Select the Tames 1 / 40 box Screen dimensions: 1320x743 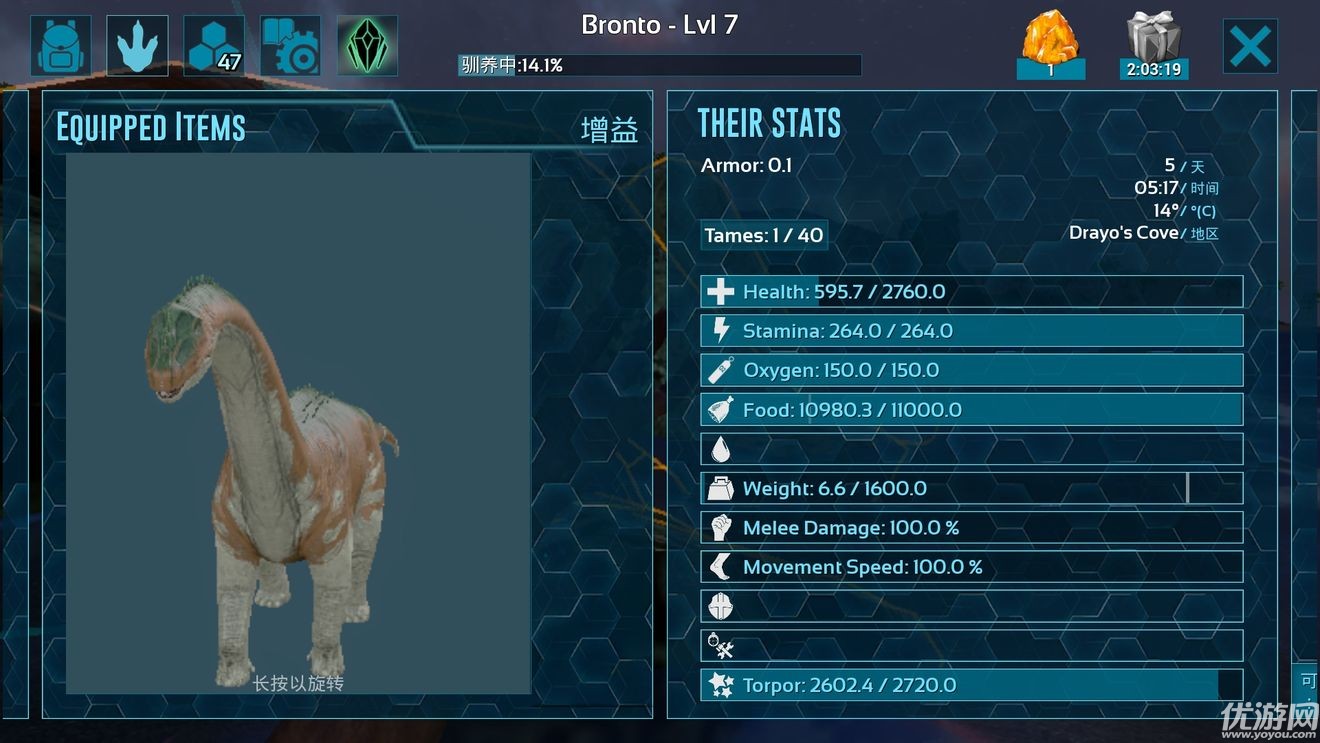[x=764, y=236]
